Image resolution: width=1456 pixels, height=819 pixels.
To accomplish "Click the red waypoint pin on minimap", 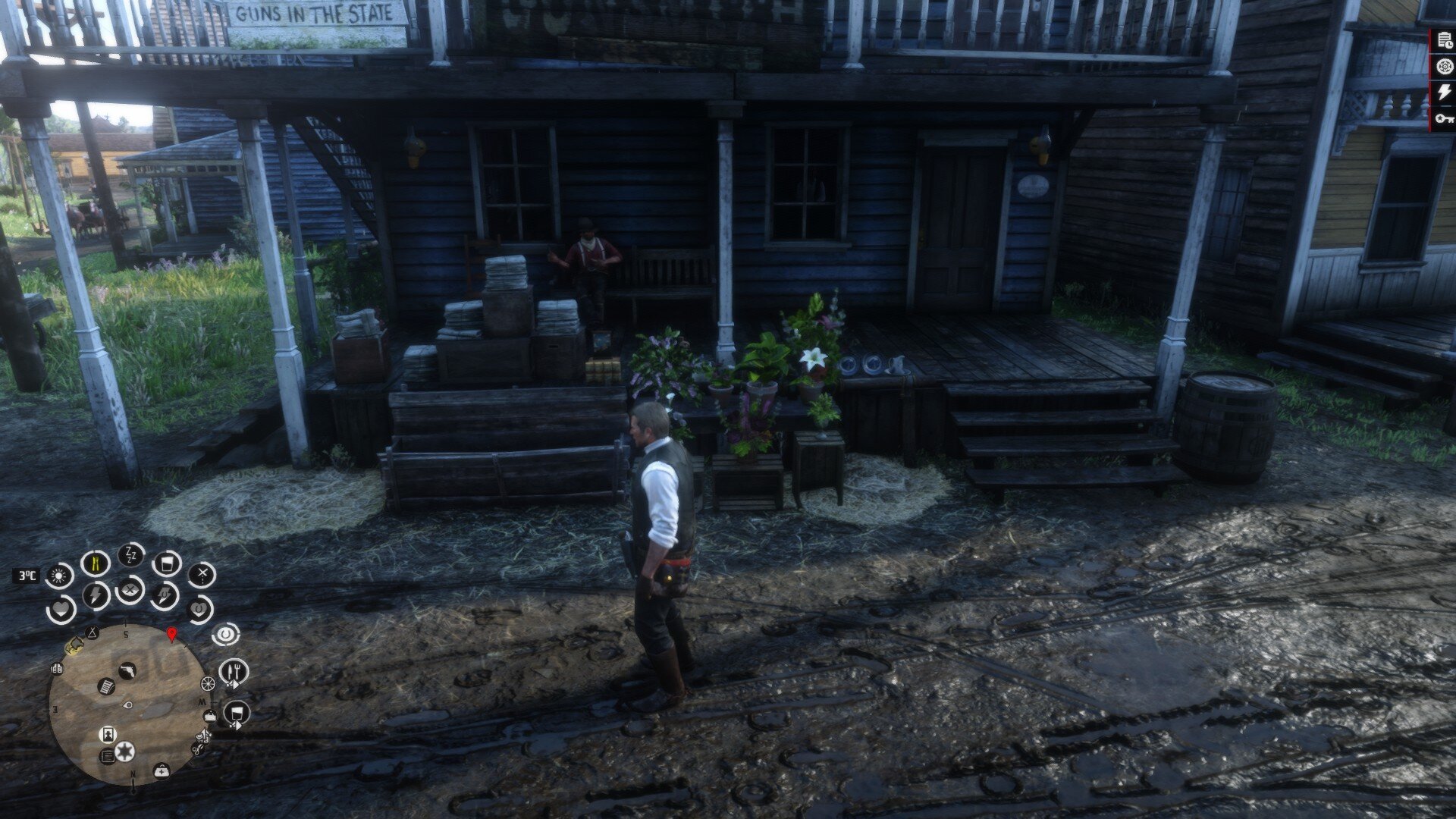I will (171, 635).
